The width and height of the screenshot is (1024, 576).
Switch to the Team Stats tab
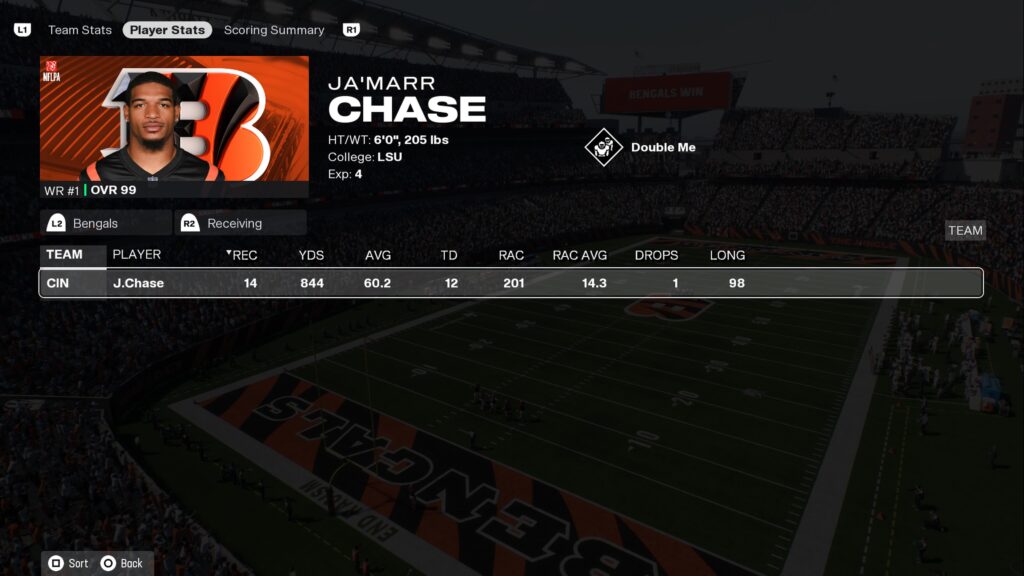coord(80,30)
